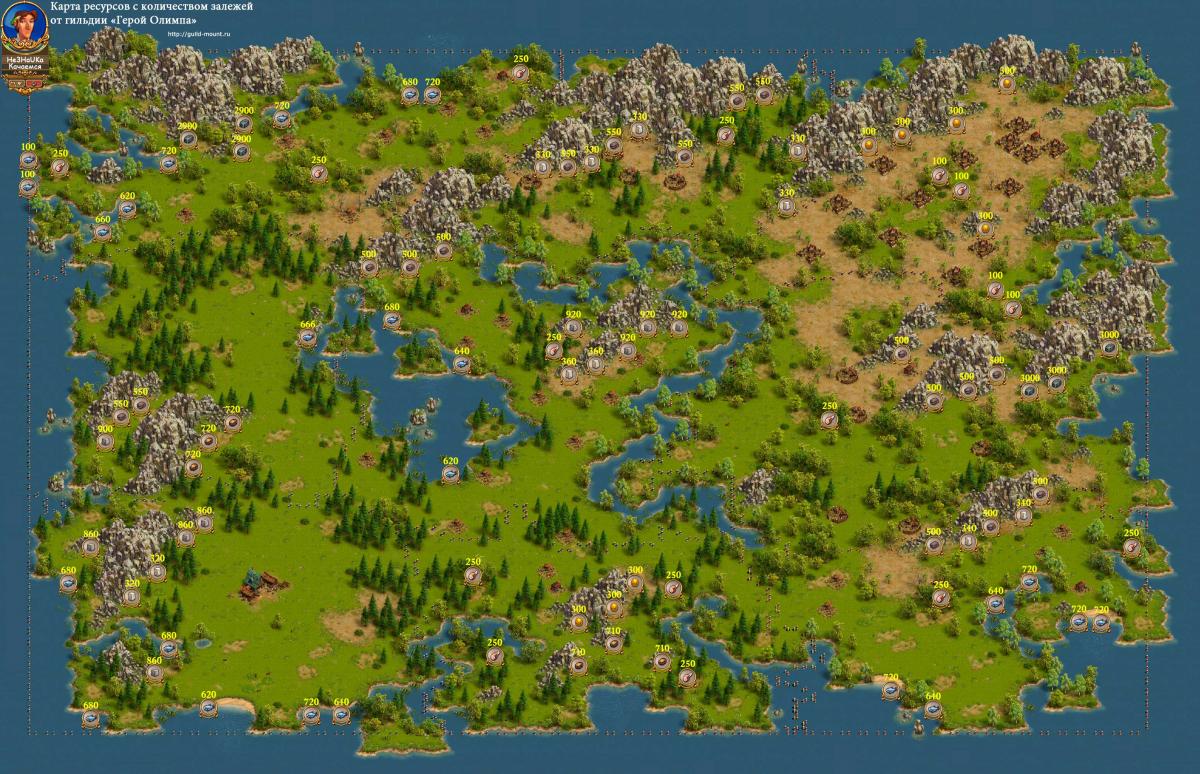
Task: Click the 710 deposit marker
Action: 662,661
